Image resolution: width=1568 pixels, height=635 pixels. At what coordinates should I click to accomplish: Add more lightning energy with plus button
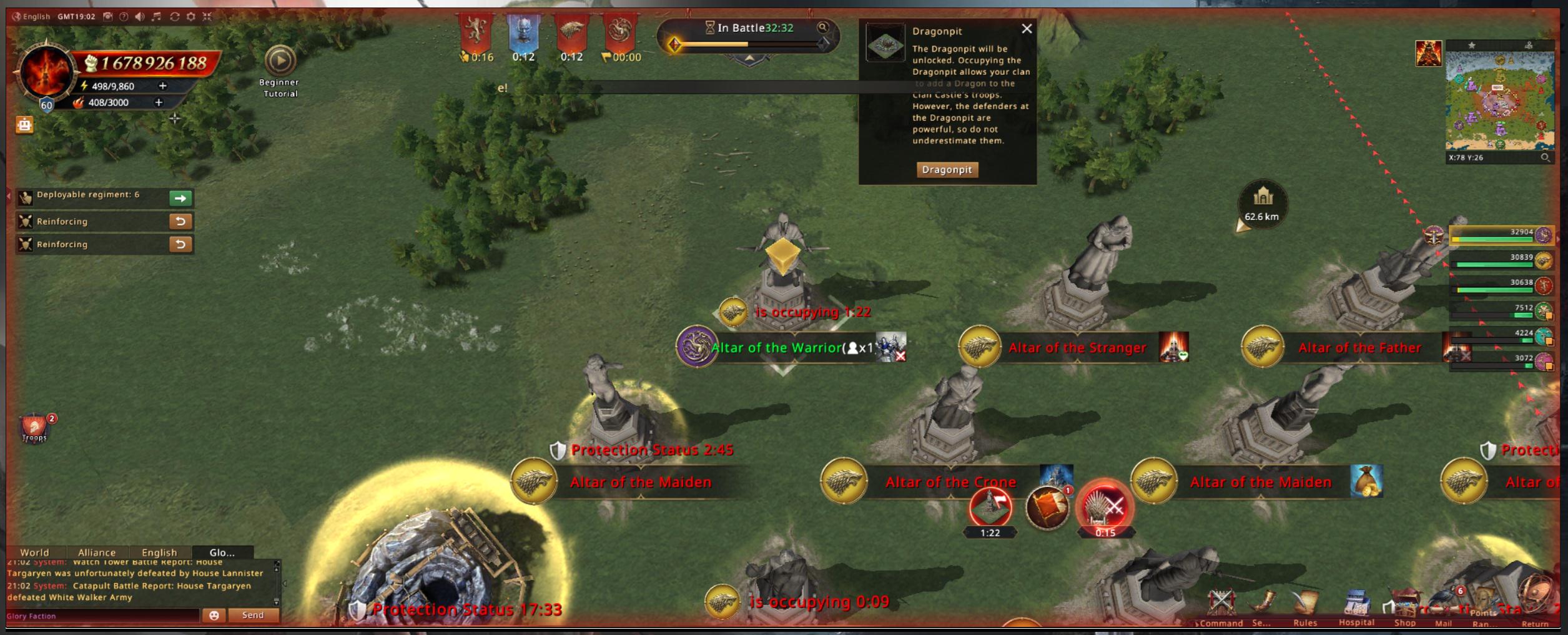pyautogui.click(x=163, y=86)
